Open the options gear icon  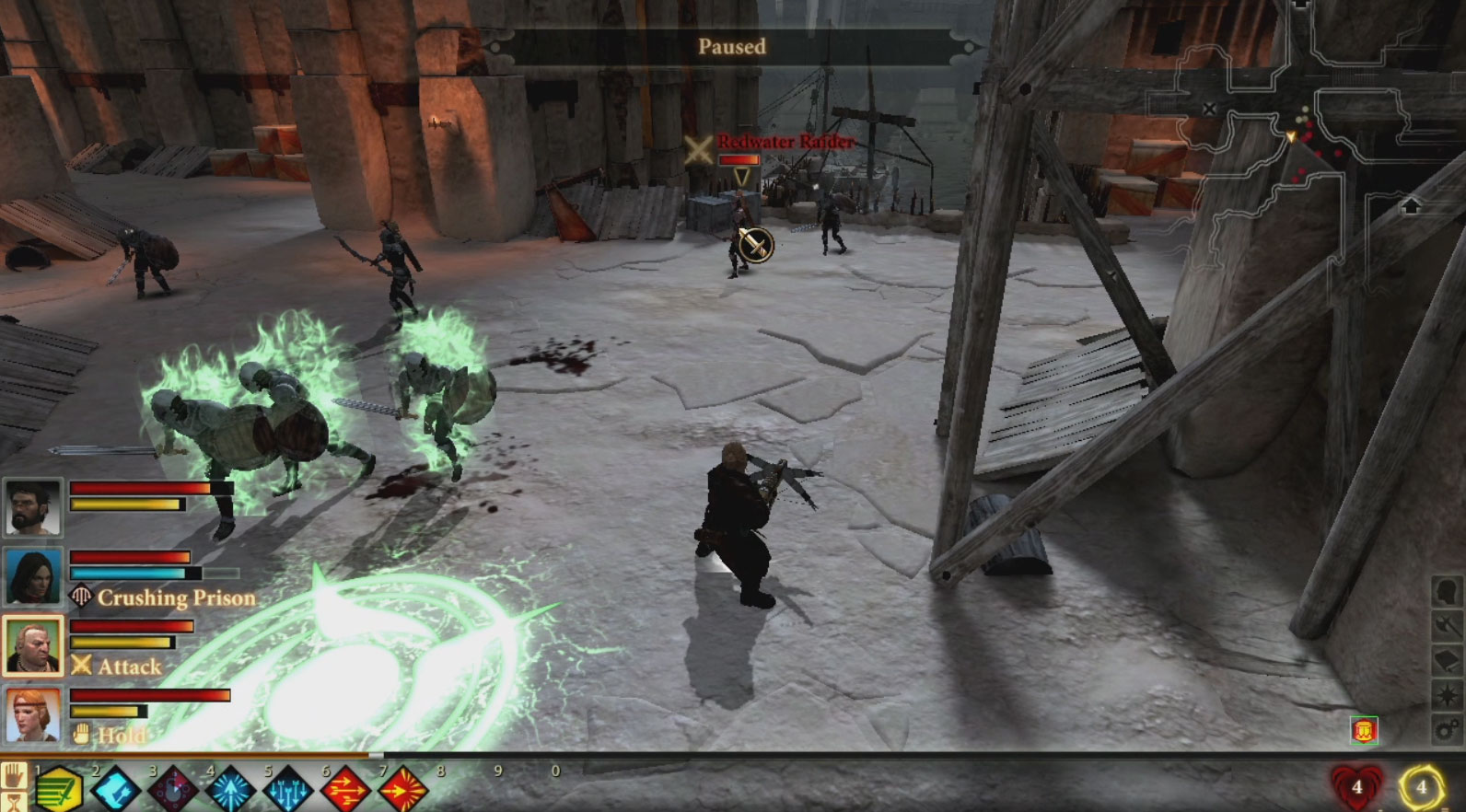(1447, 730)
